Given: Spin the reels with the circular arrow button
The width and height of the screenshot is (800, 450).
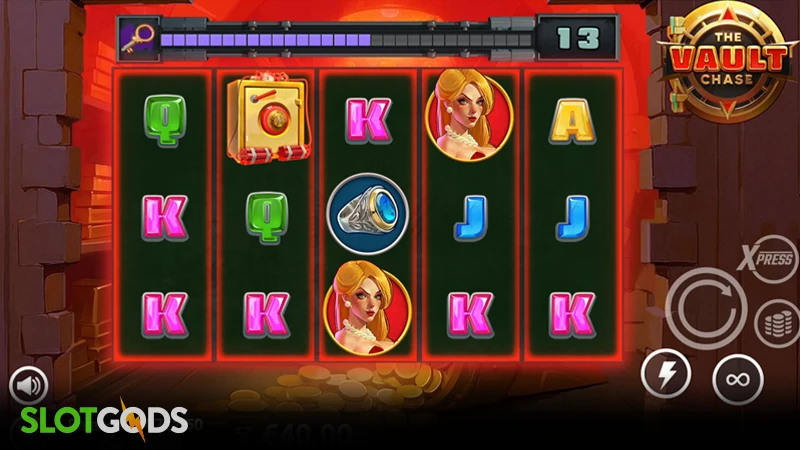Looking at the screenshot, I should pos(706,309).
